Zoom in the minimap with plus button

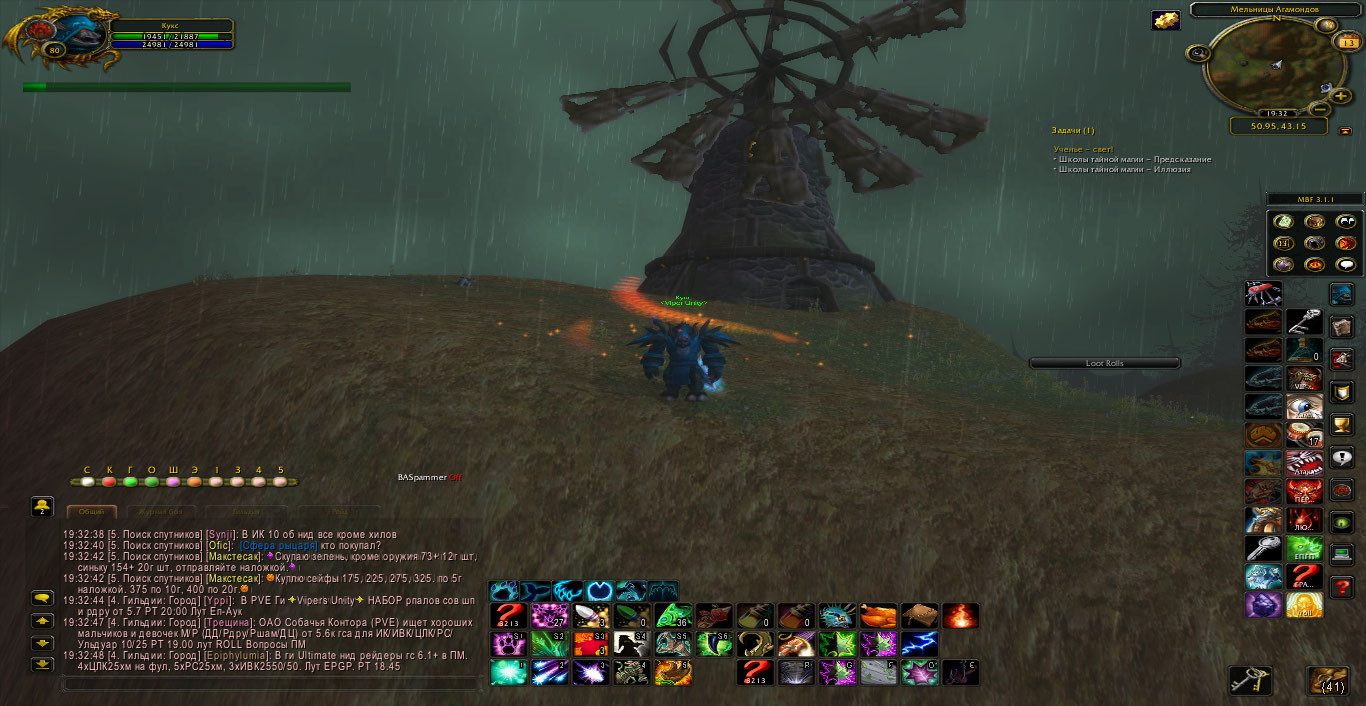1340,96
